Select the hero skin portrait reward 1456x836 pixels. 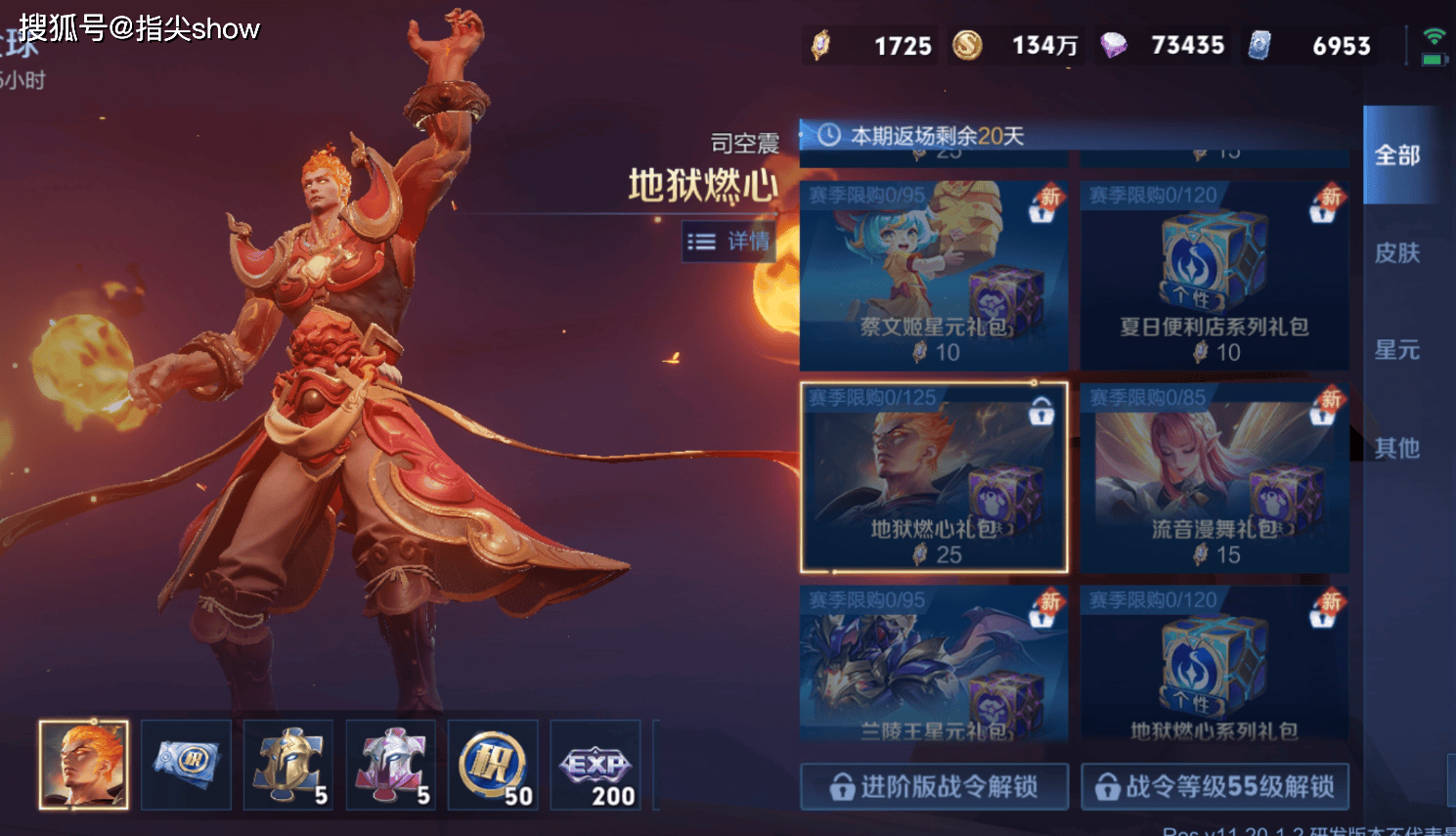83,765
